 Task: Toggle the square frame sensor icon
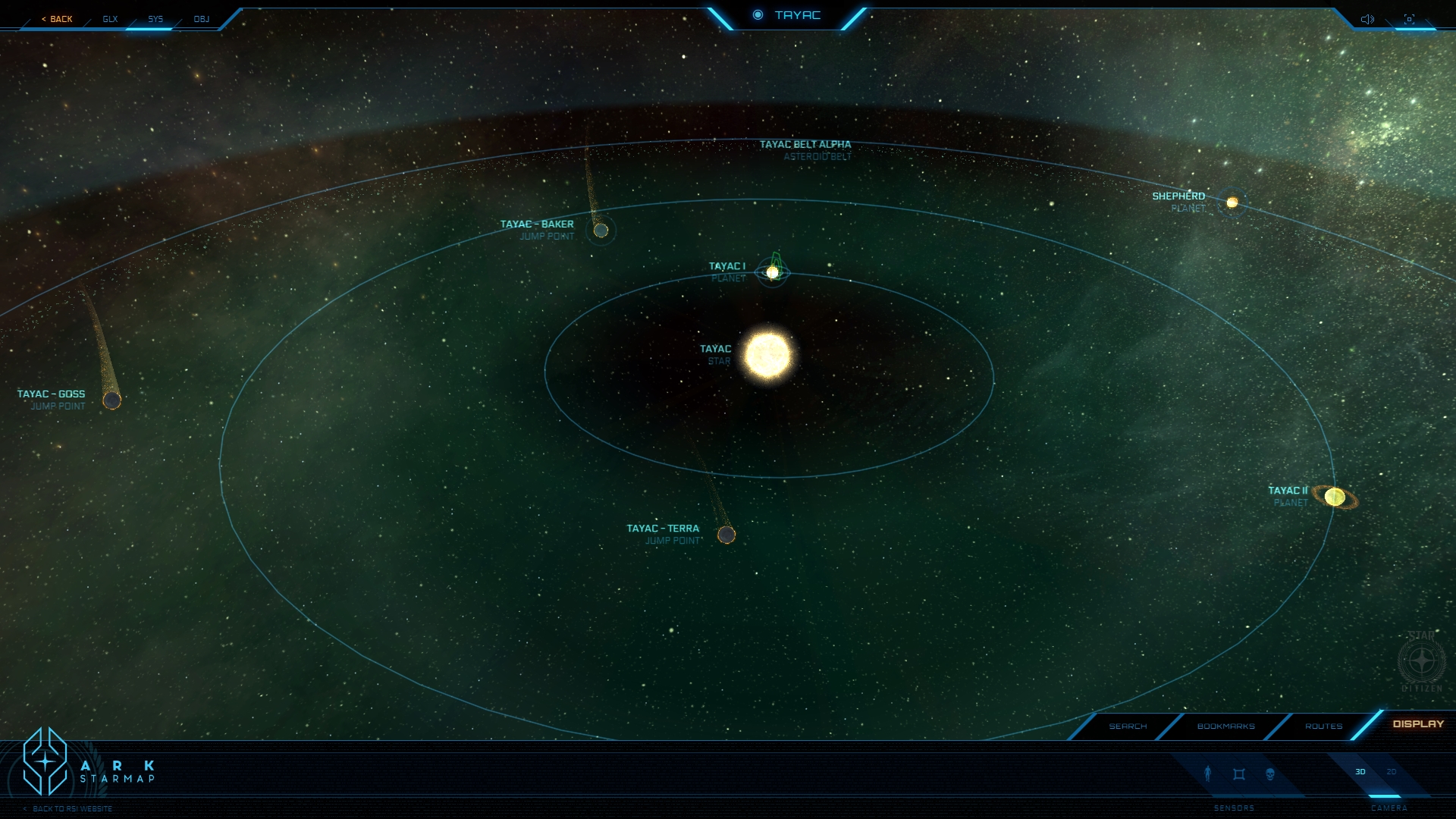(x=1239, y=774)
